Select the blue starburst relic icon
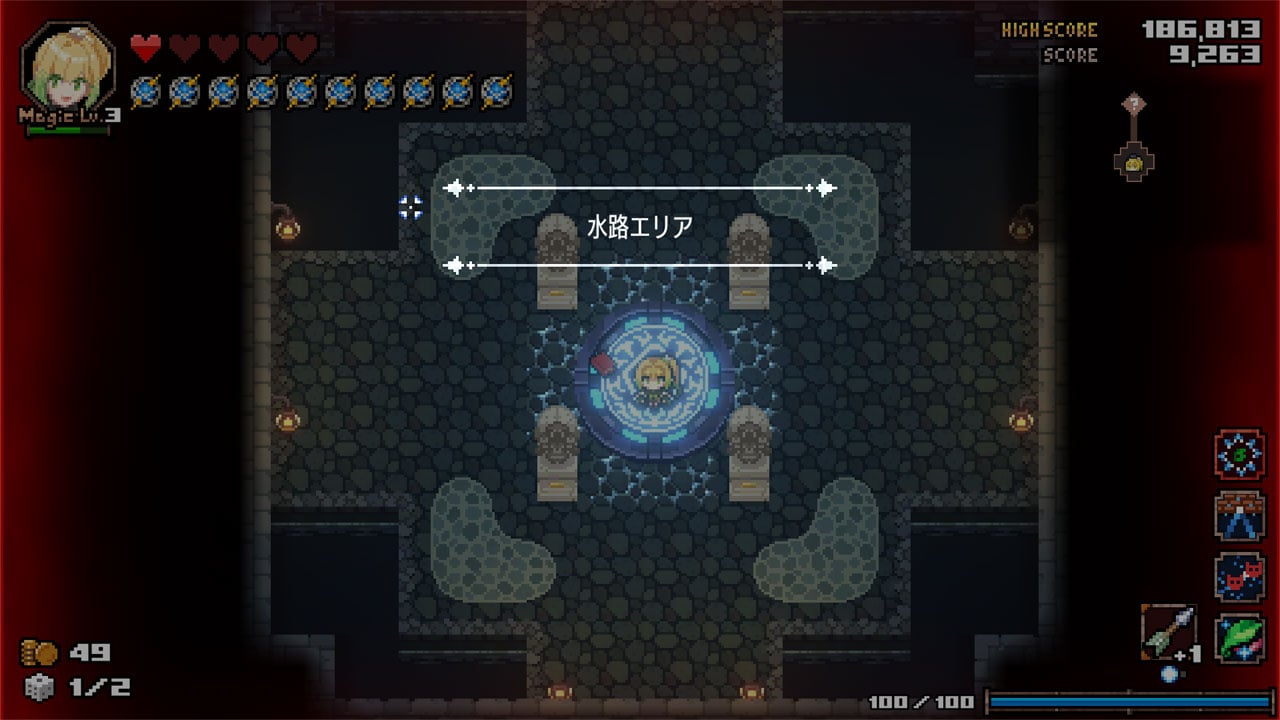Viewport: 1280px width, 720px height. tap(1239, 455)
